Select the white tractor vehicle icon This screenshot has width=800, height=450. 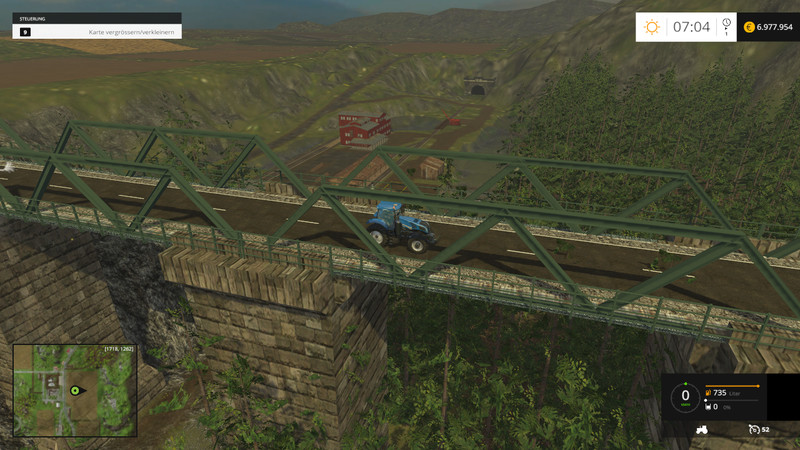pyautogui.click(x=702, y=429)
